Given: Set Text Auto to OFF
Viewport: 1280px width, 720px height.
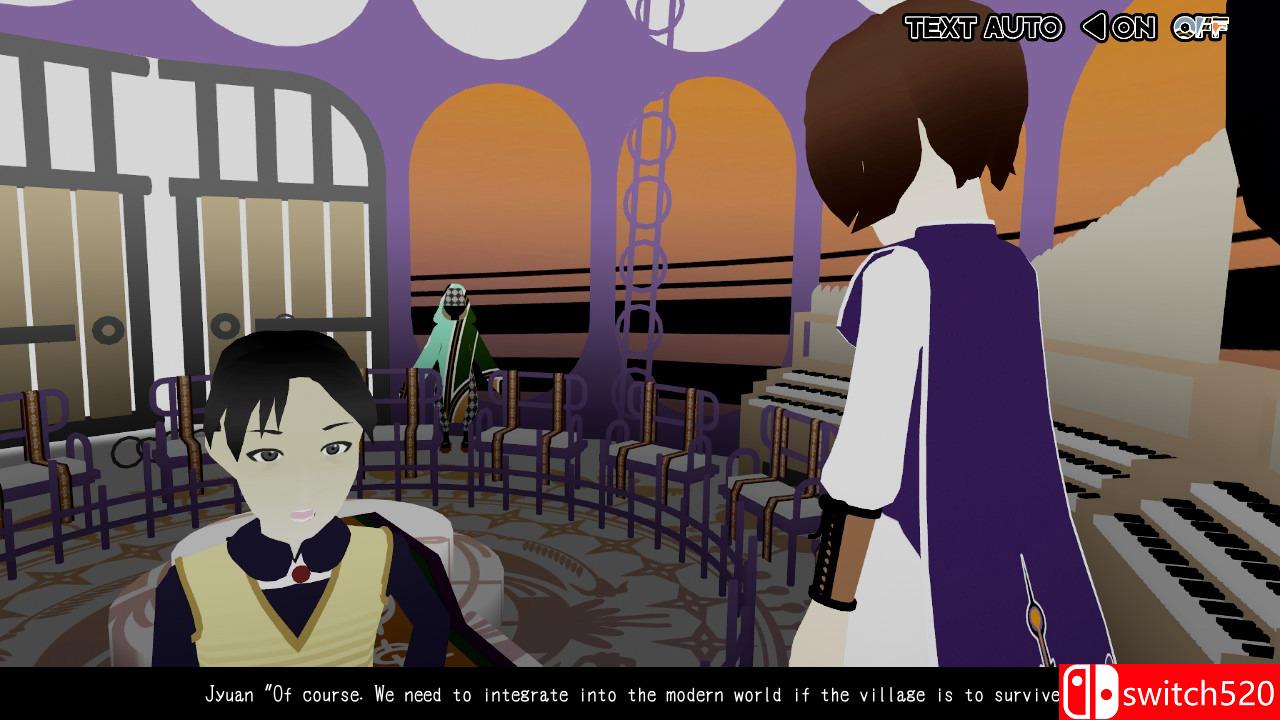Looking at the screenshot, I should (x=1200, y=28).
